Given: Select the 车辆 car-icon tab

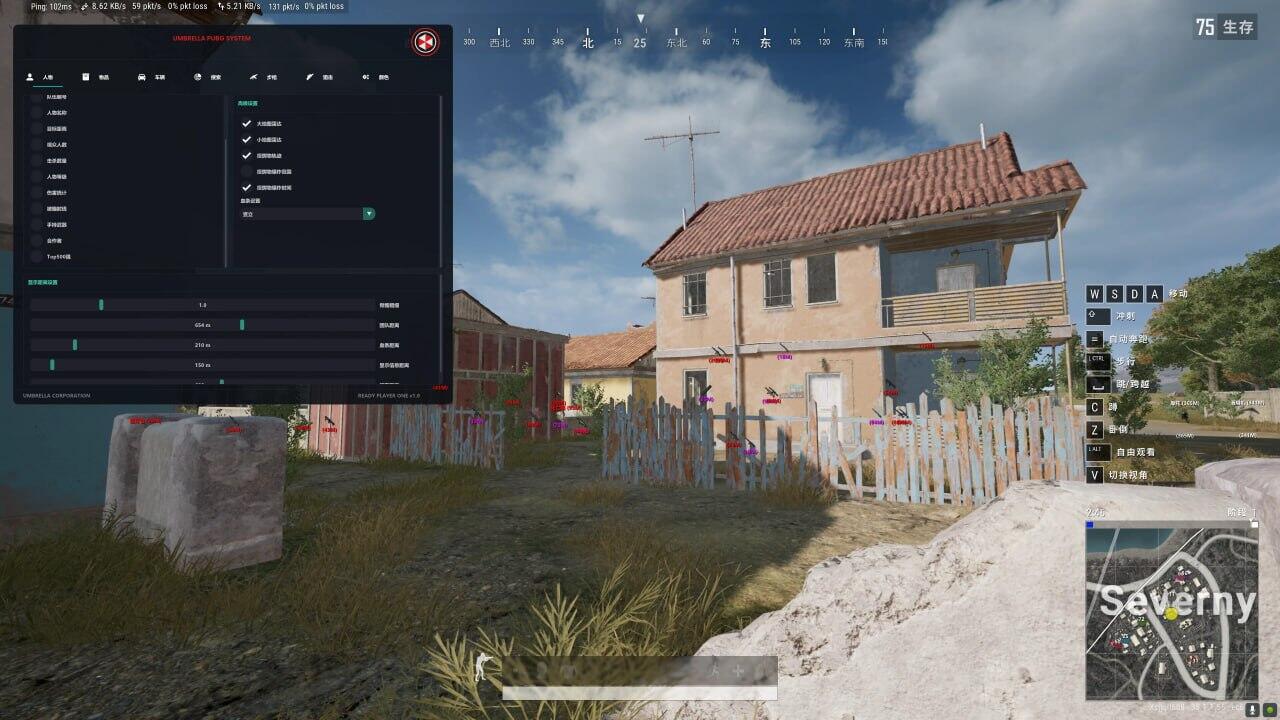Looking at the screenshot, I should pyautogui.click(x=152, y=77).
